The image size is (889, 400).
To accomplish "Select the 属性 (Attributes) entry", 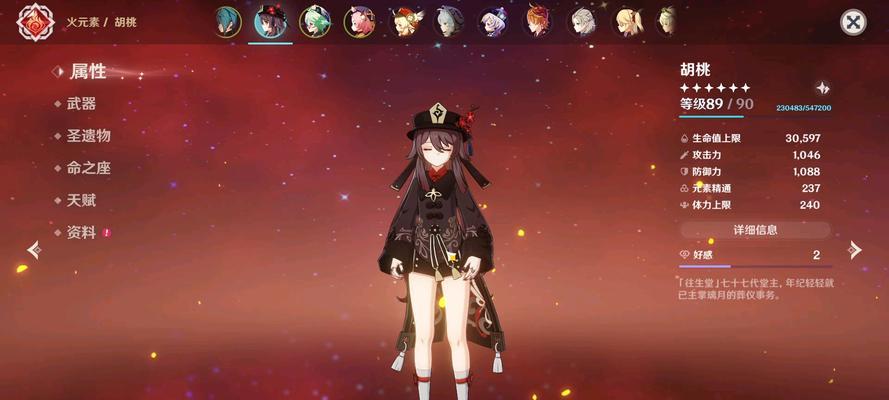I will (88, 71).
